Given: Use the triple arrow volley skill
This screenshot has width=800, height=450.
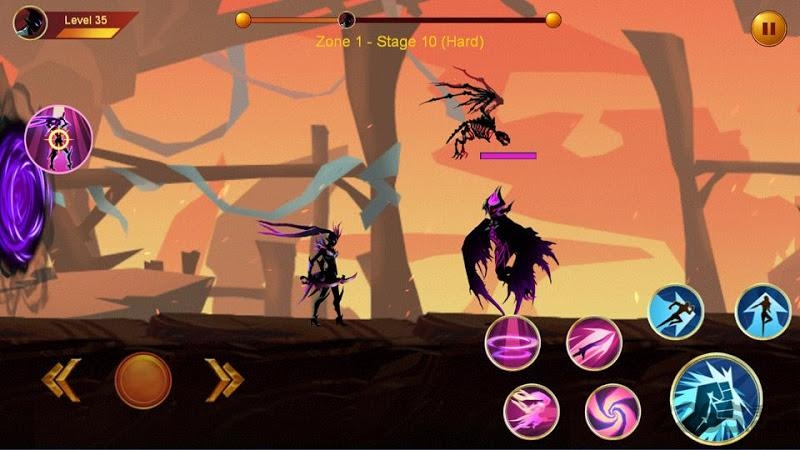Looking at the screenshot, I should [594, 343].
